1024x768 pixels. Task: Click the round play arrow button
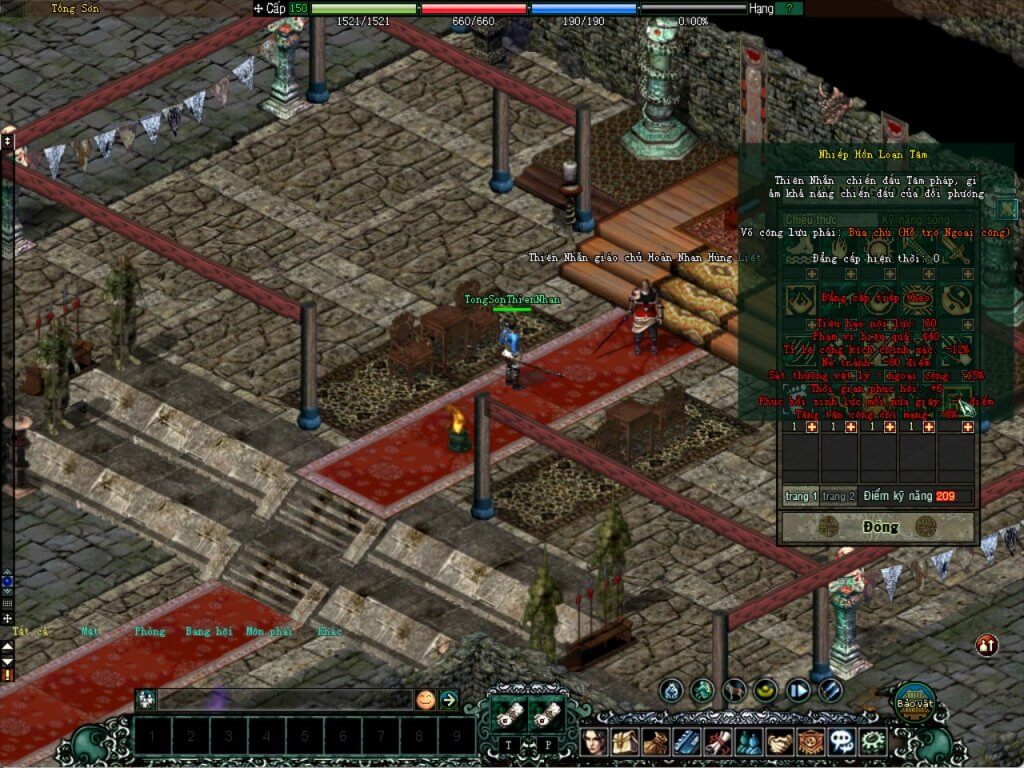click(798, 690)
